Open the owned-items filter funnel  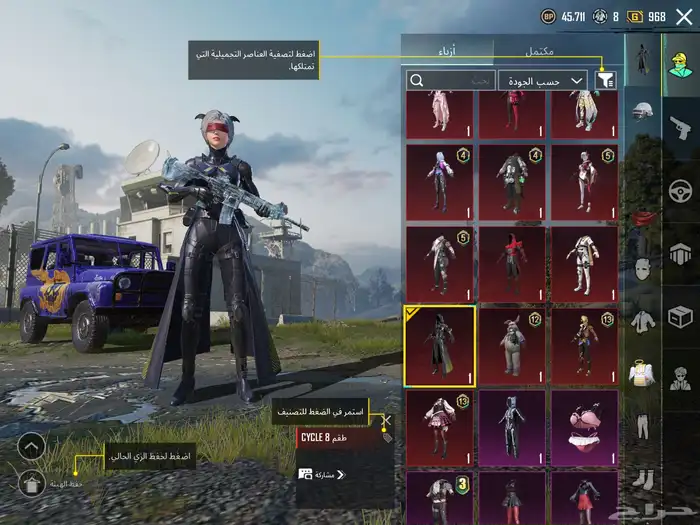coord(606,80)
